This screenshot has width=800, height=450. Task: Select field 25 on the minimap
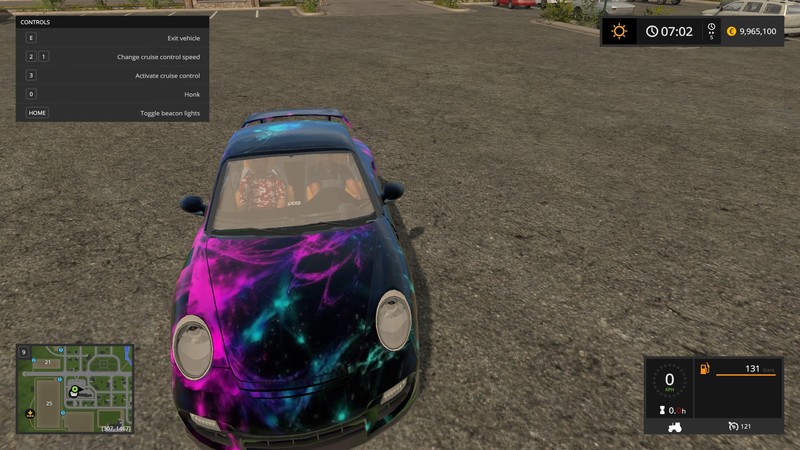point(48,403)
